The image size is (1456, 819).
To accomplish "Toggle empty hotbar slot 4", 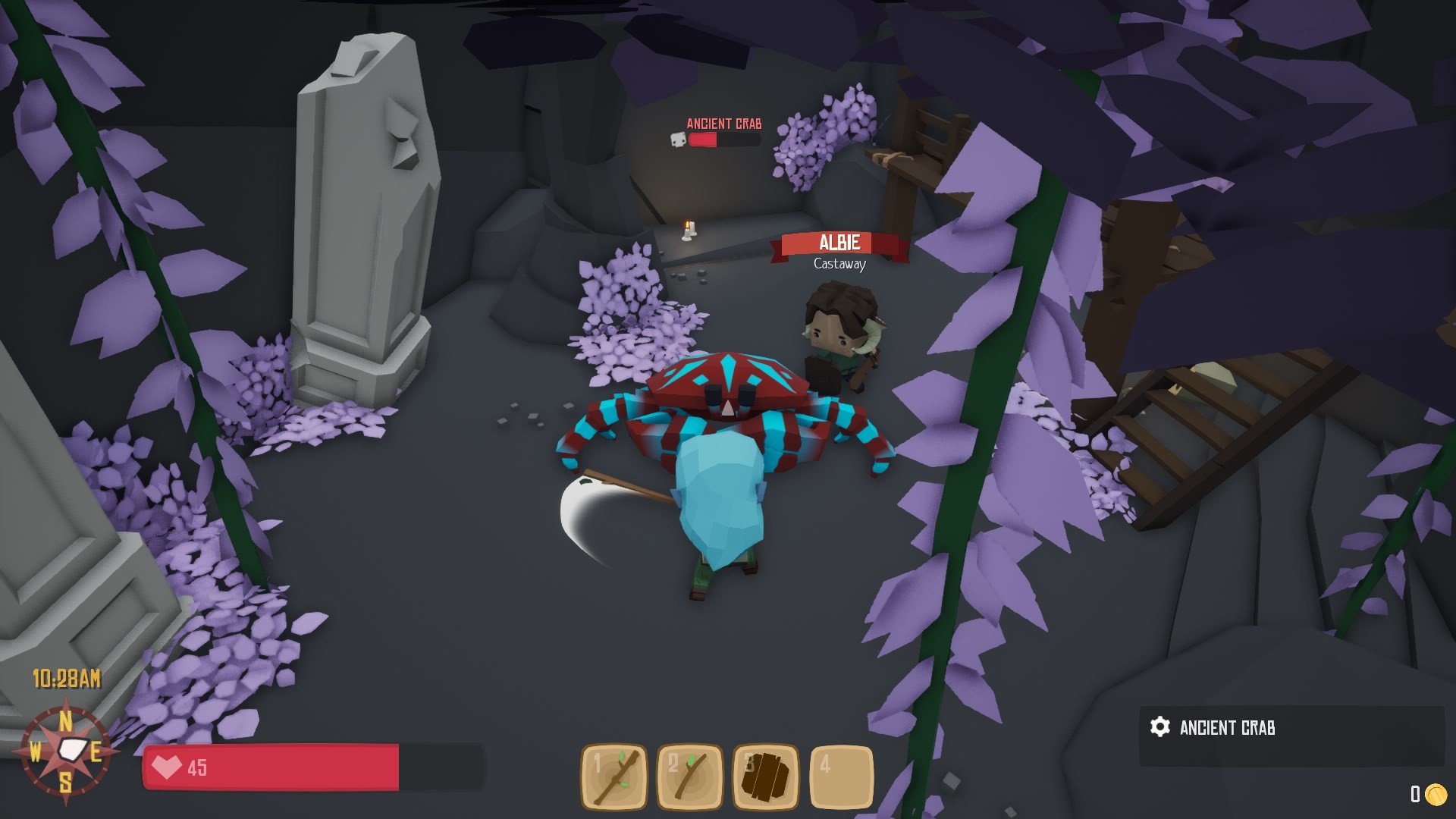I will (x=840, y=776).
